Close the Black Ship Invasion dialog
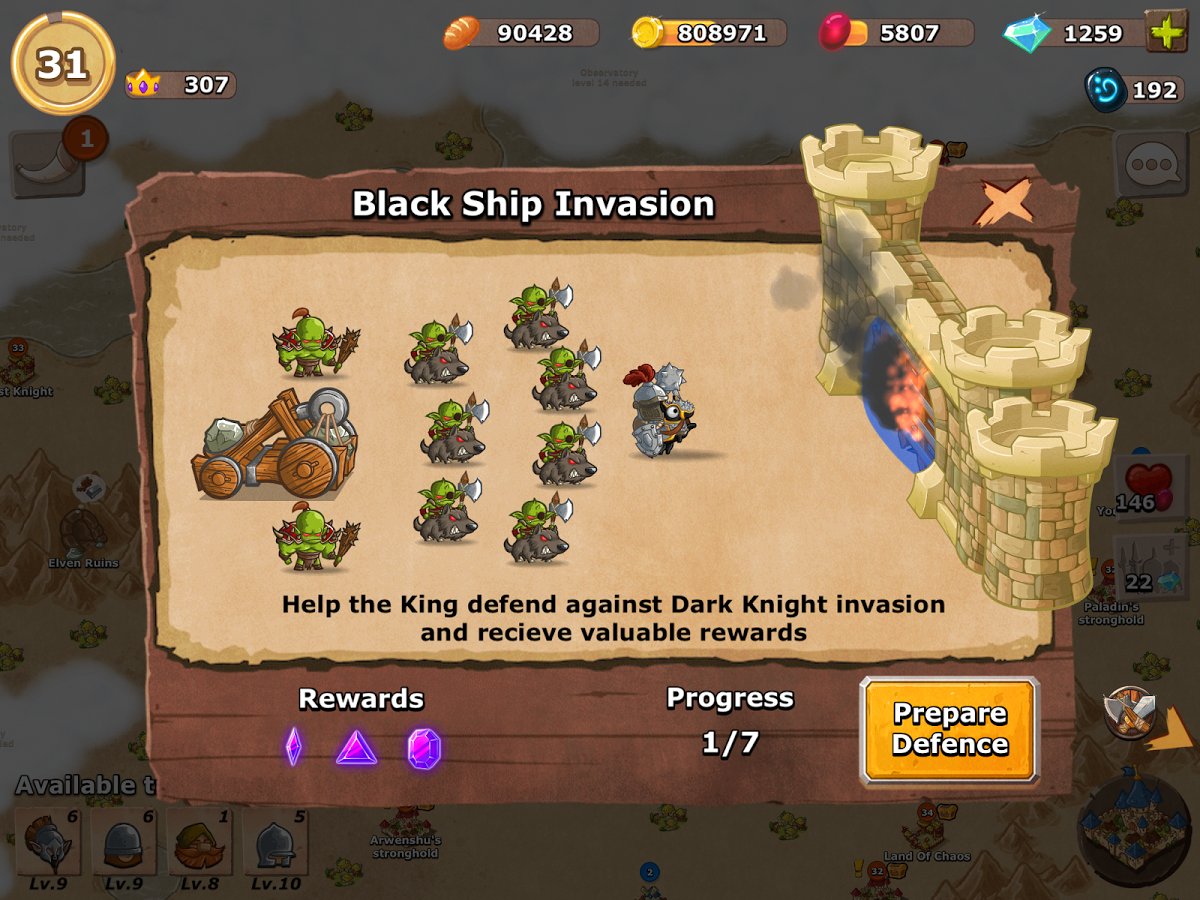Image resolution: width=1200 pixels, height=900 pixels. point(1004,203)
